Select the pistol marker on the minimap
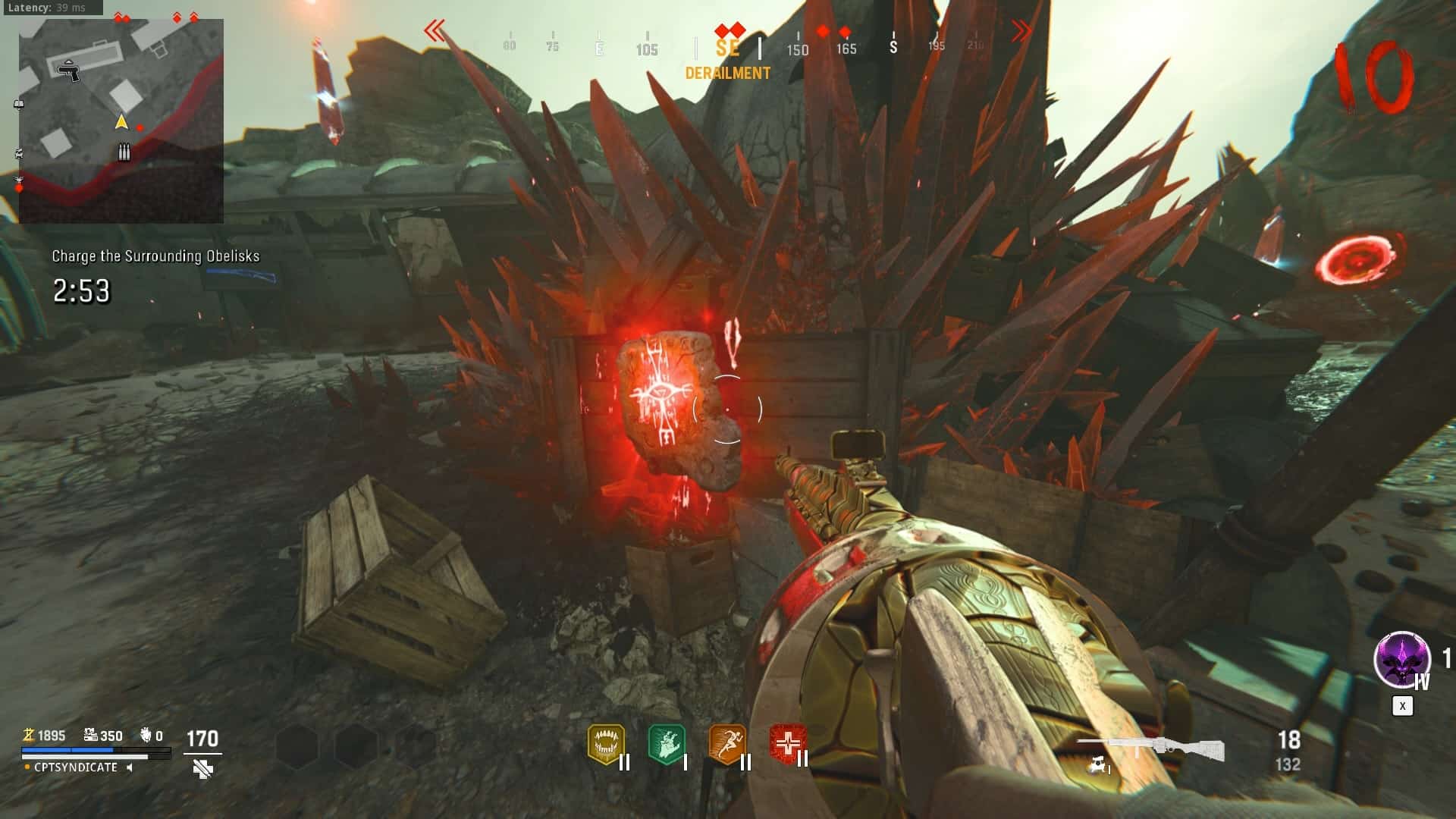1456x819 pixels. click(x=69, y=71)
